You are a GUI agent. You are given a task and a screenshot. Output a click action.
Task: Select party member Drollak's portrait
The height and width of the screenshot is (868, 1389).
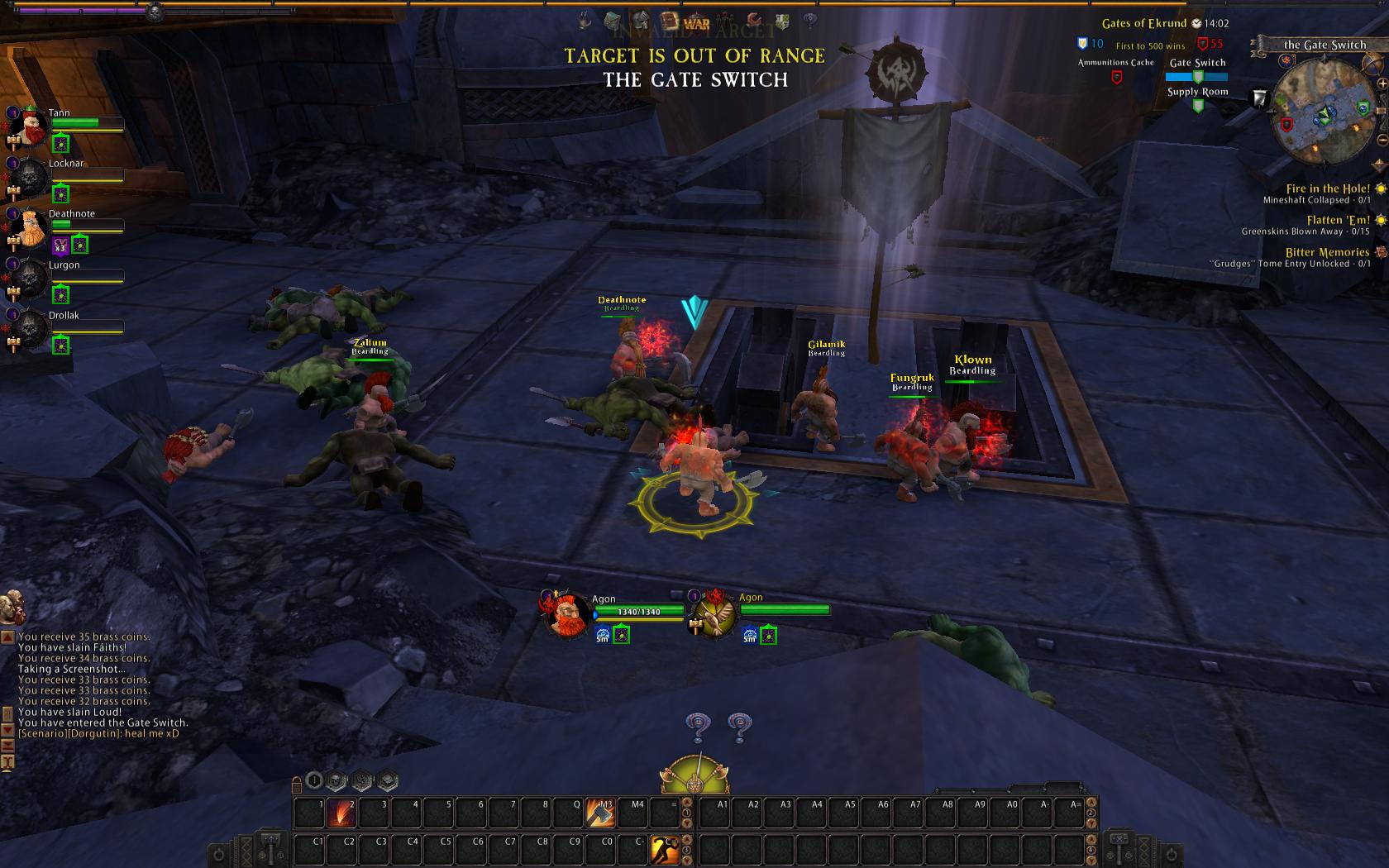tap(29, 329)
